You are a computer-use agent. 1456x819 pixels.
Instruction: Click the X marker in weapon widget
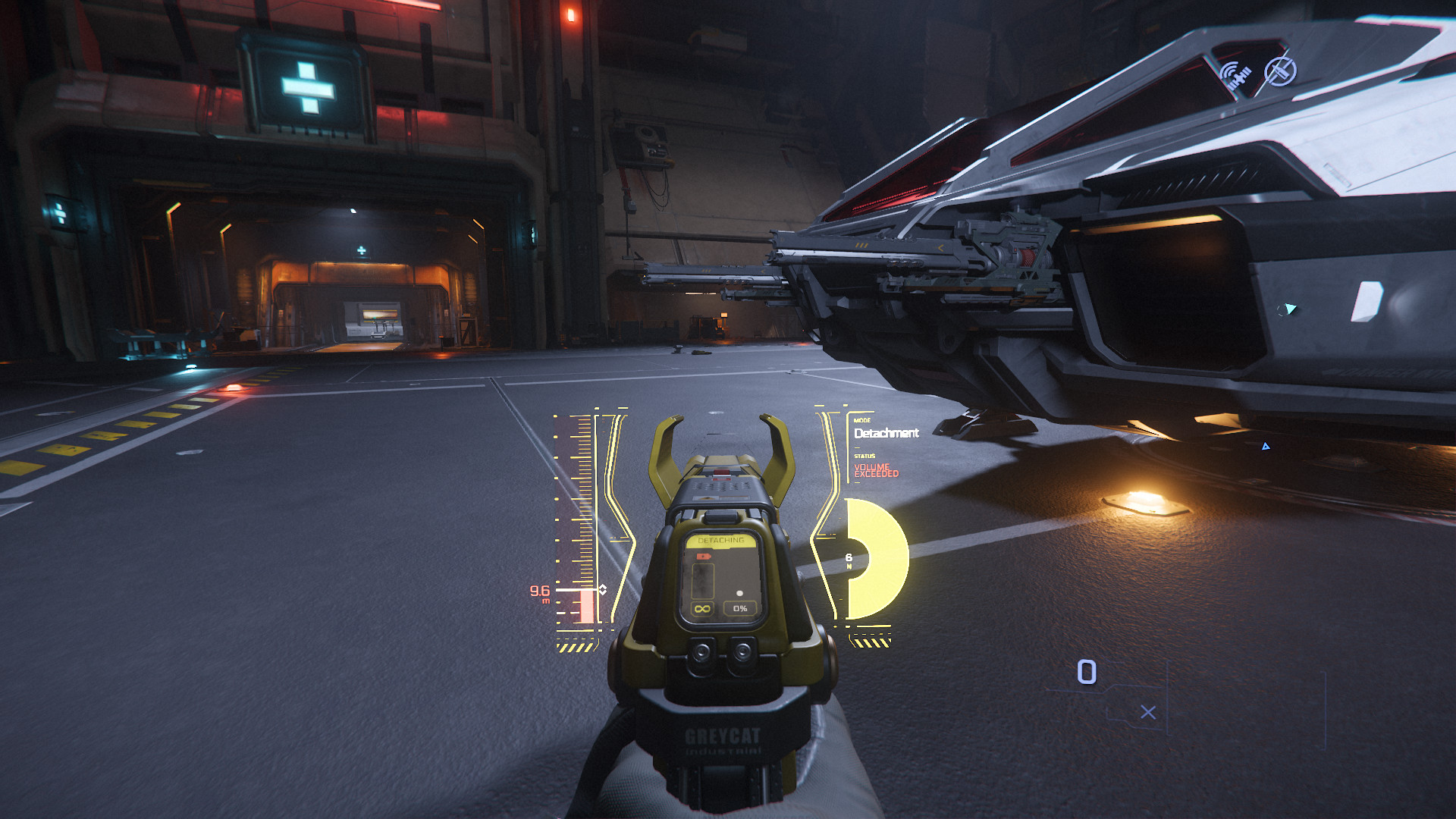(1148, 712)
